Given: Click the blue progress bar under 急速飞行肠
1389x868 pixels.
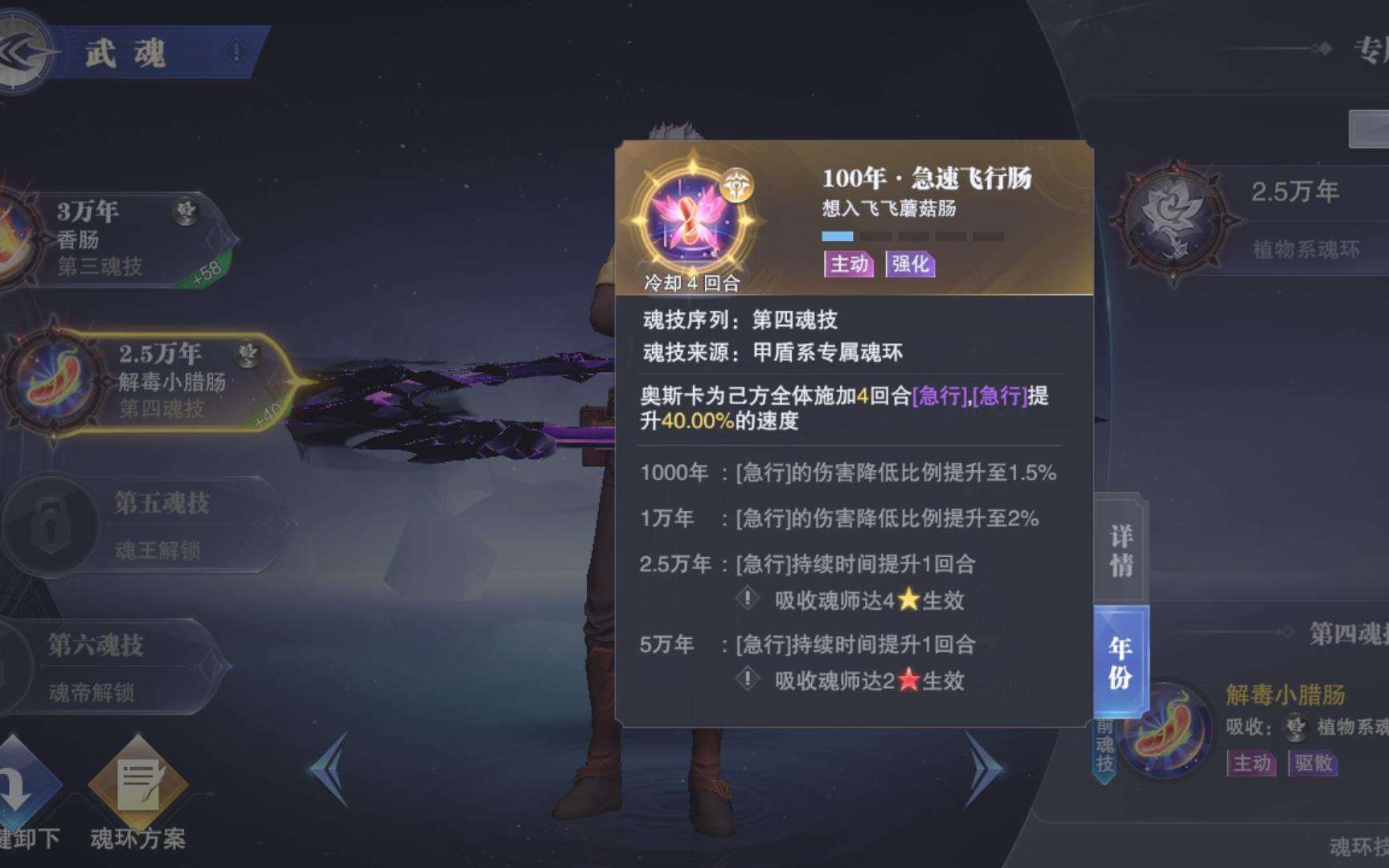Looking at the screenshot, I should click(836, 235).
